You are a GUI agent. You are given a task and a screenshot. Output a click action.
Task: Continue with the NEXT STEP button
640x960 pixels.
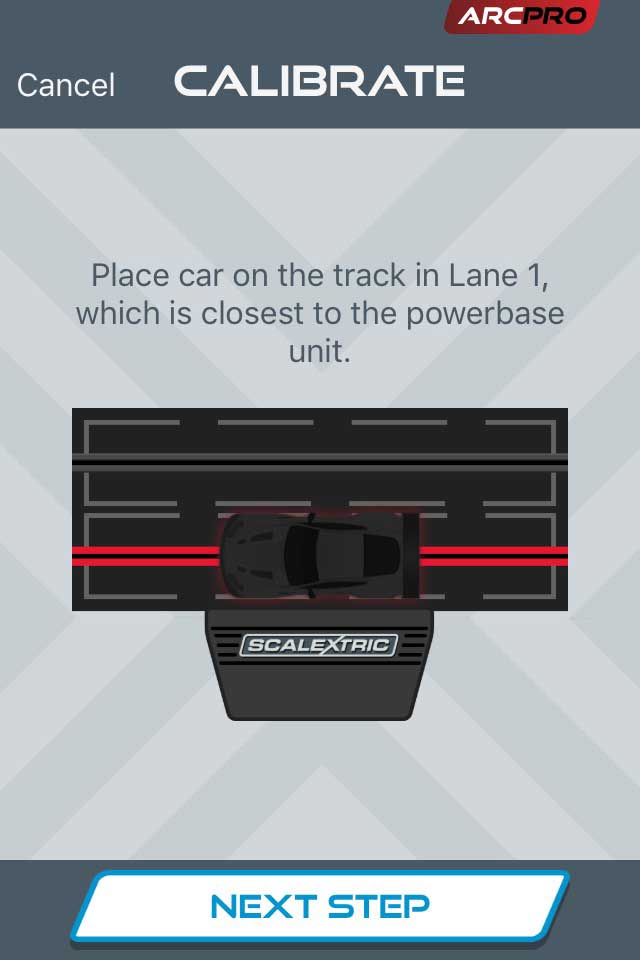coord(320,906)
